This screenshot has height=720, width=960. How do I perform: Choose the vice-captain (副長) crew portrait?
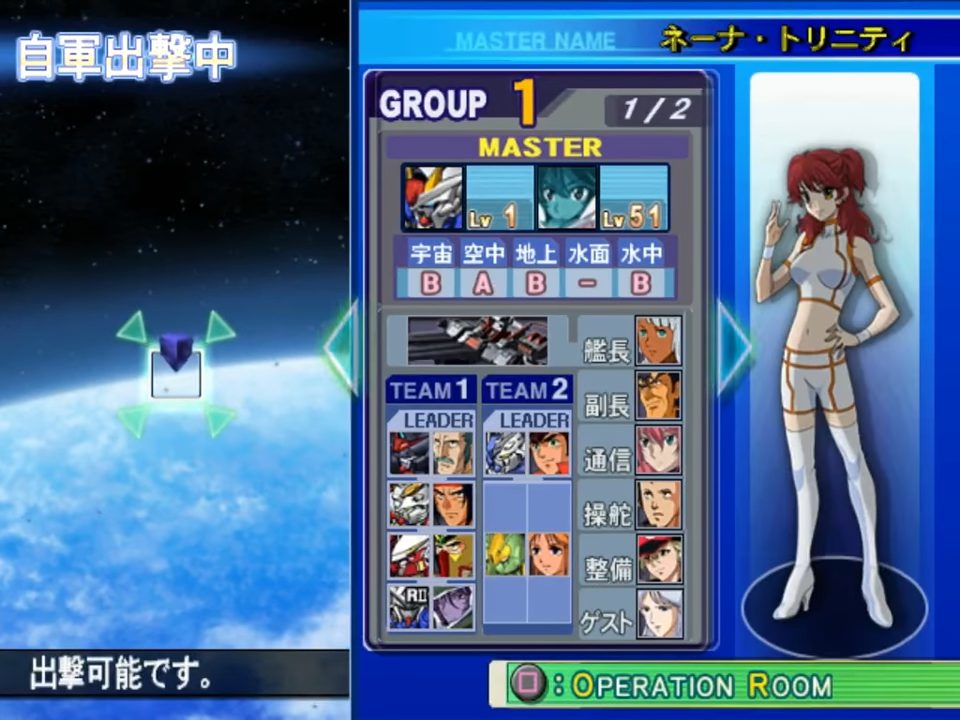(659, 395)
